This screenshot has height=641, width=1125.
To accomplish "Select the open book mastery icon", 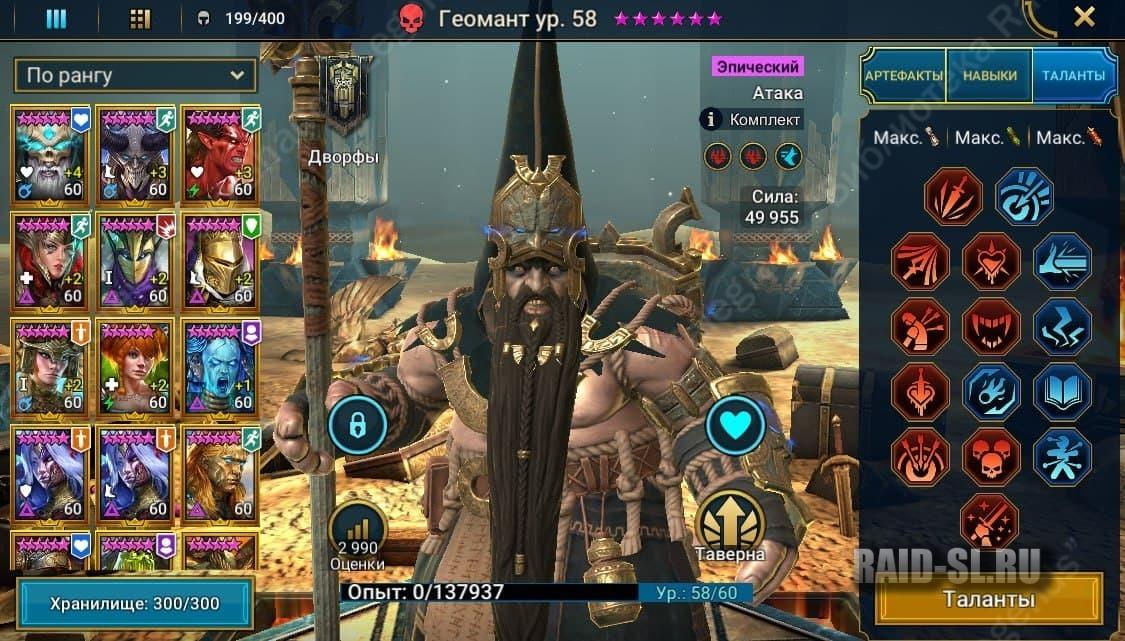I will [x=1060, y=391].
